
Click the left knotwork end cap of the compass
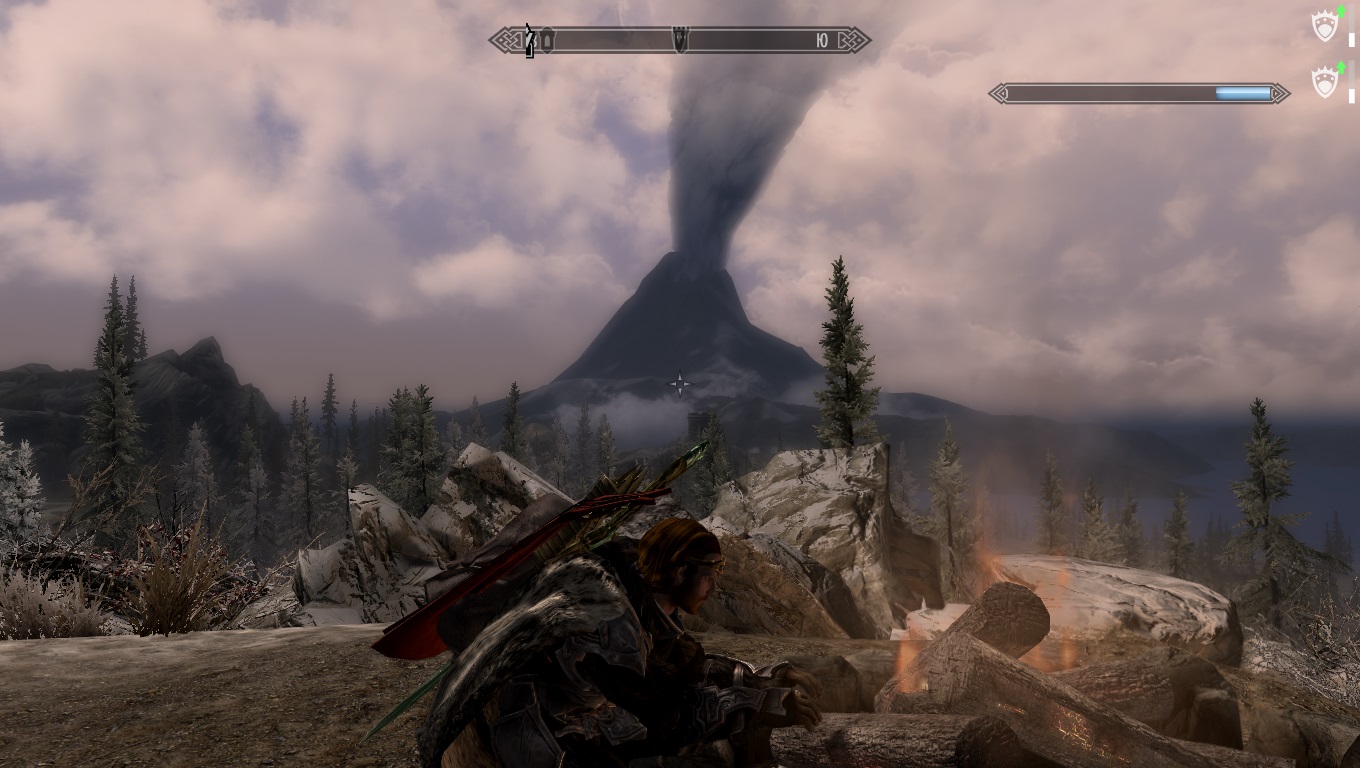click(x=505, y=40)
